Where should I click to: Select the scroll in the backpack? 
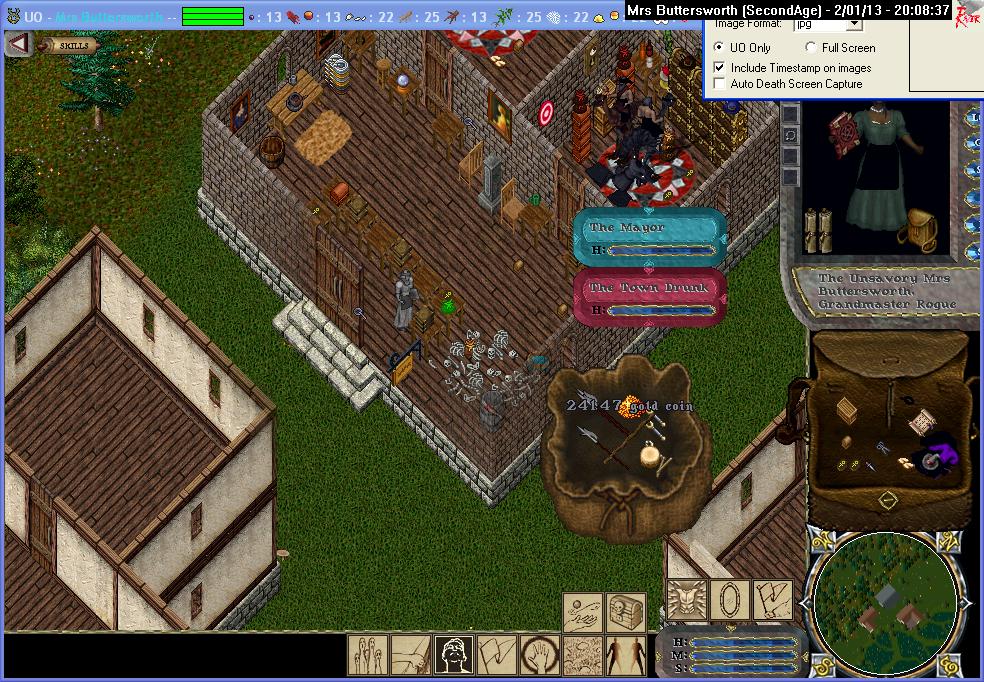[x=921, y=423]
